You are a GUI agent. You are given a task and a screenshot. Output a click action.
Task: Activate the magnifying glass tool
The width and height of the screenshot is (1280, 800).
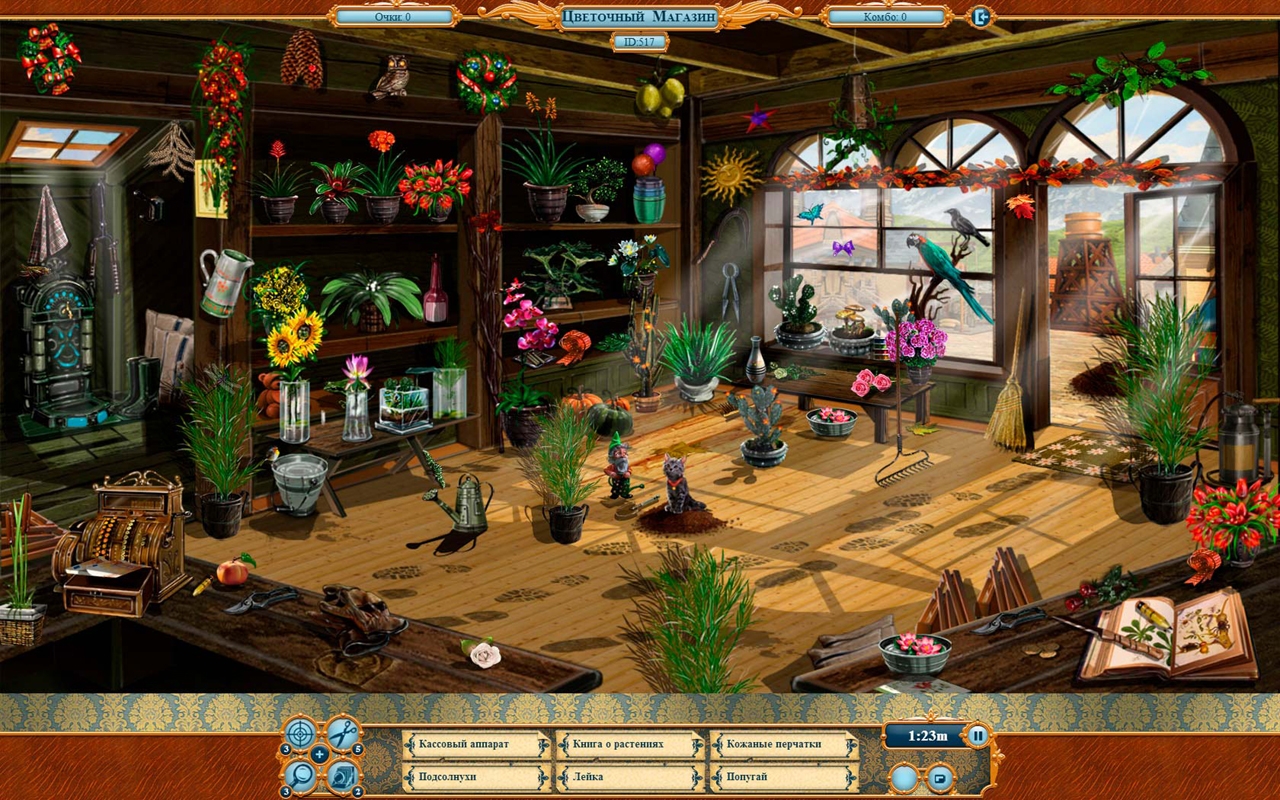click(299, 774)
